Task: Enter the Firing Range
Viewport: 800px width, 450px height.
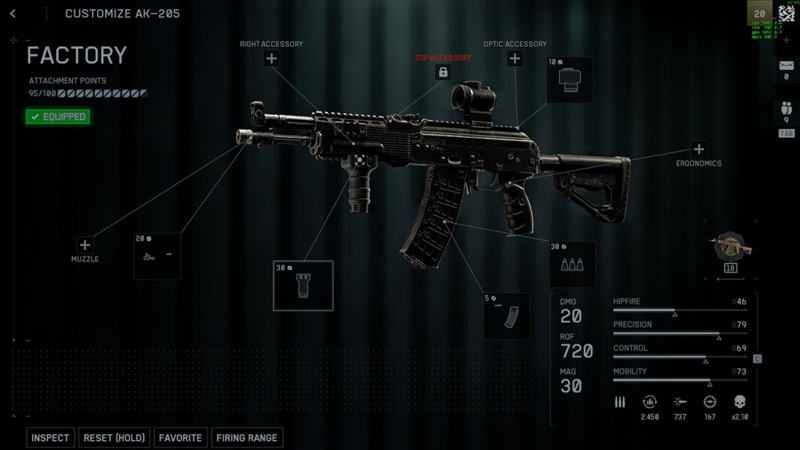Action: [248, 438]
